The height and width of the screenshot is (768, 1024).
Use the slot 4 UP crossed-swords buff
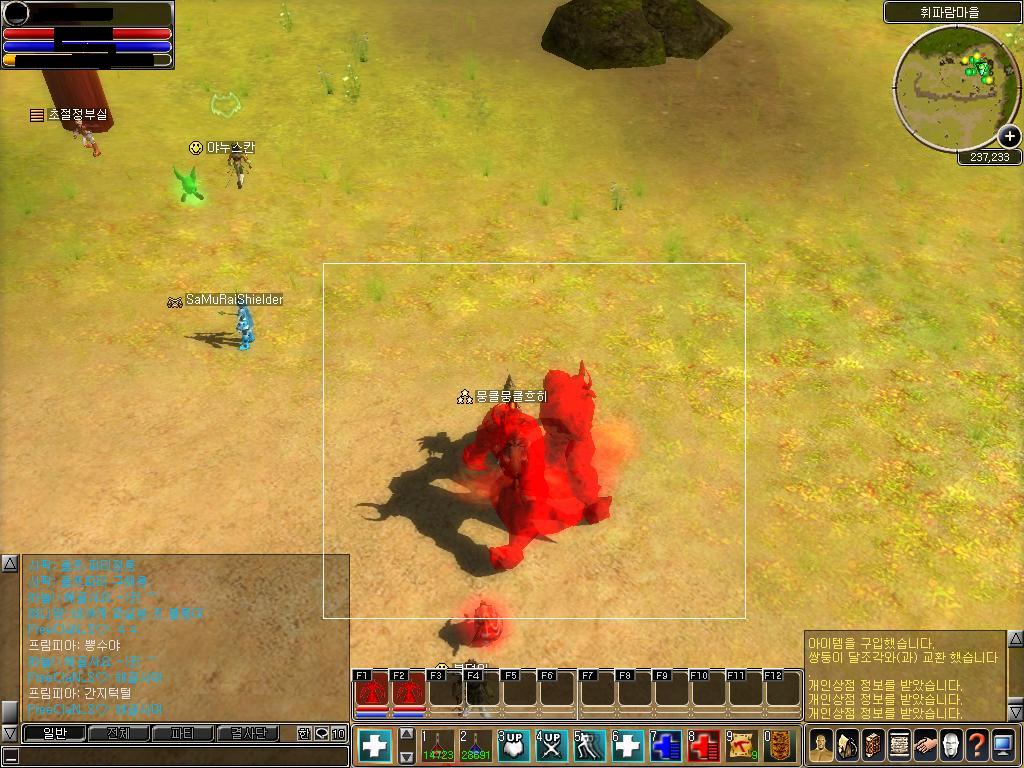[552, 746]
